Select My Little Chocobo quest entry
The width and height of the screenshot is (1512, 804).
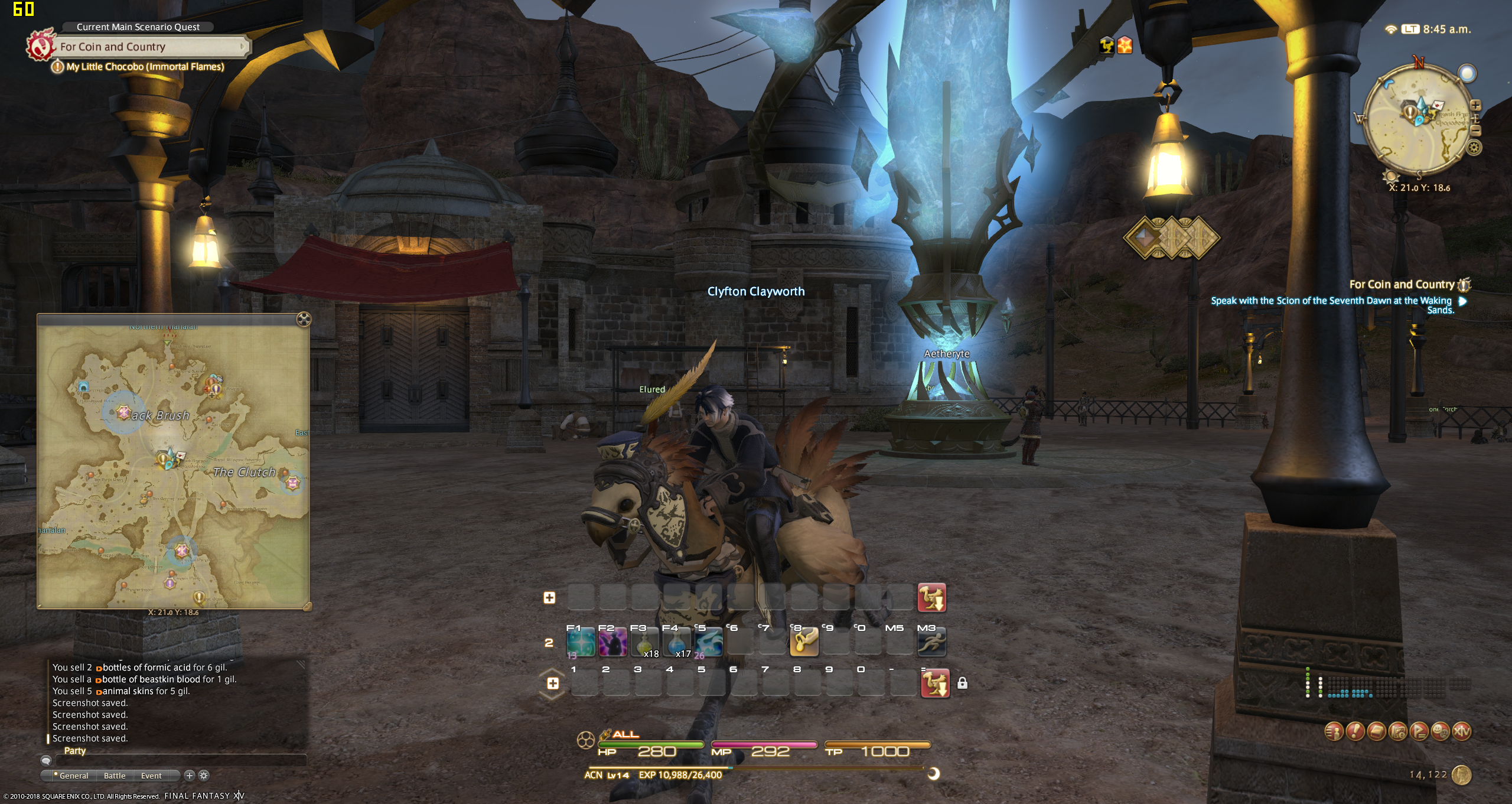coord(145,67)
